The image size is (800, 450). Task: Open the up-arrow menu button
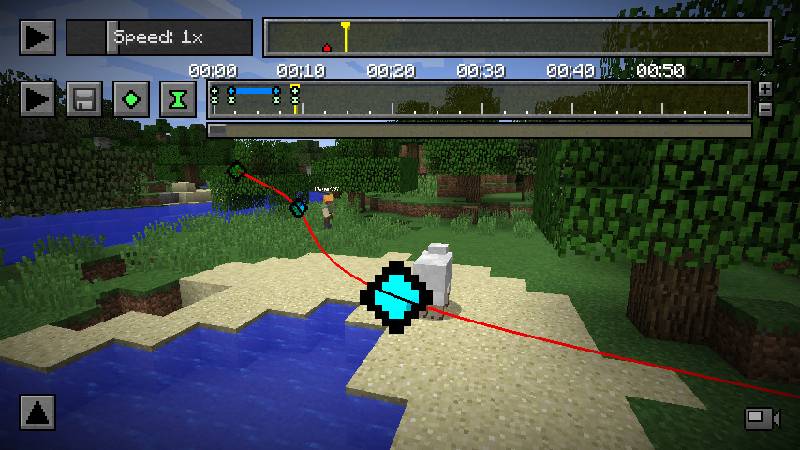pos(37,412)
